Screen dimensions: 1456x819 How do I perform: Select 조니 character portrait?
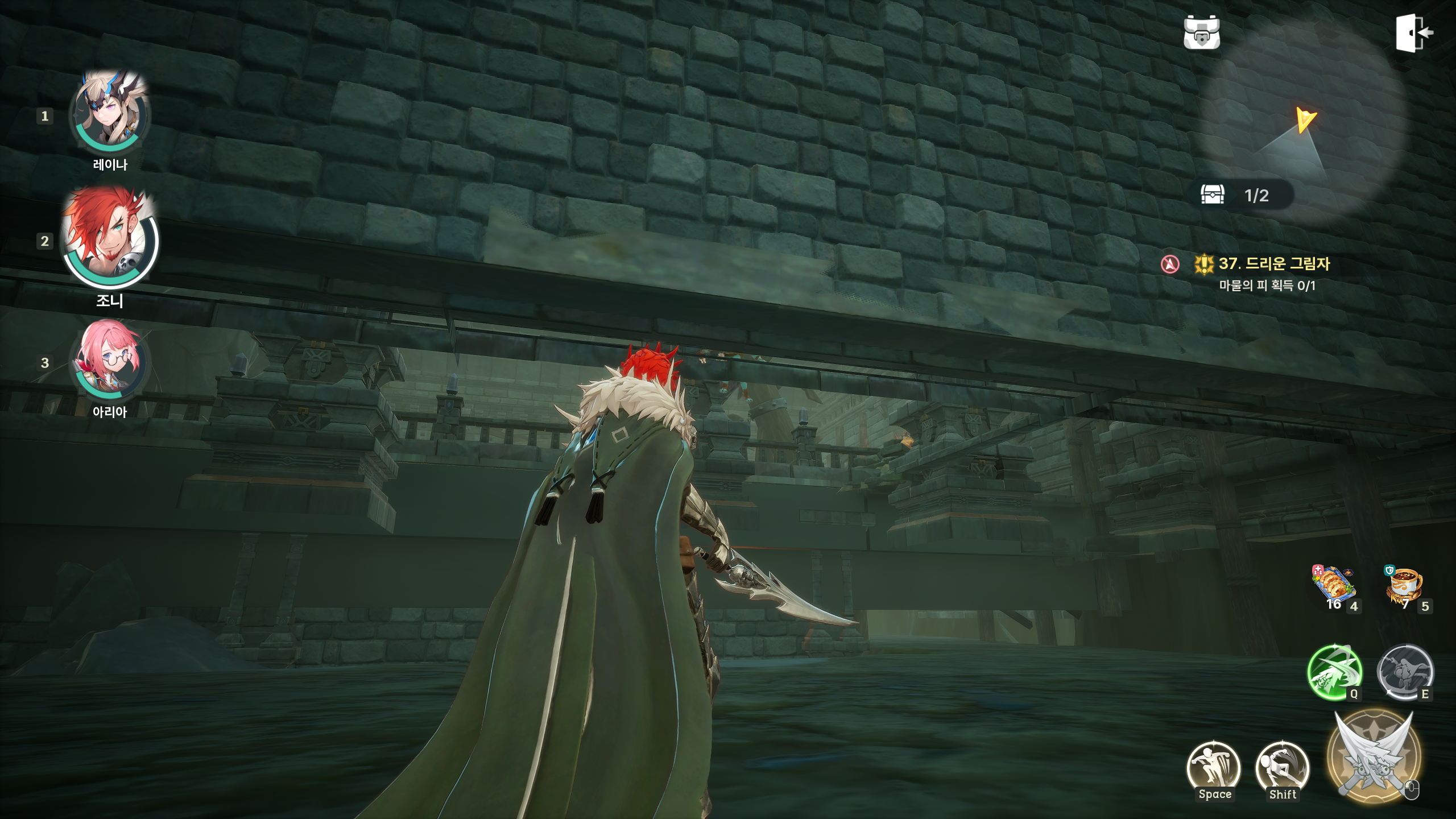[110, 238]
